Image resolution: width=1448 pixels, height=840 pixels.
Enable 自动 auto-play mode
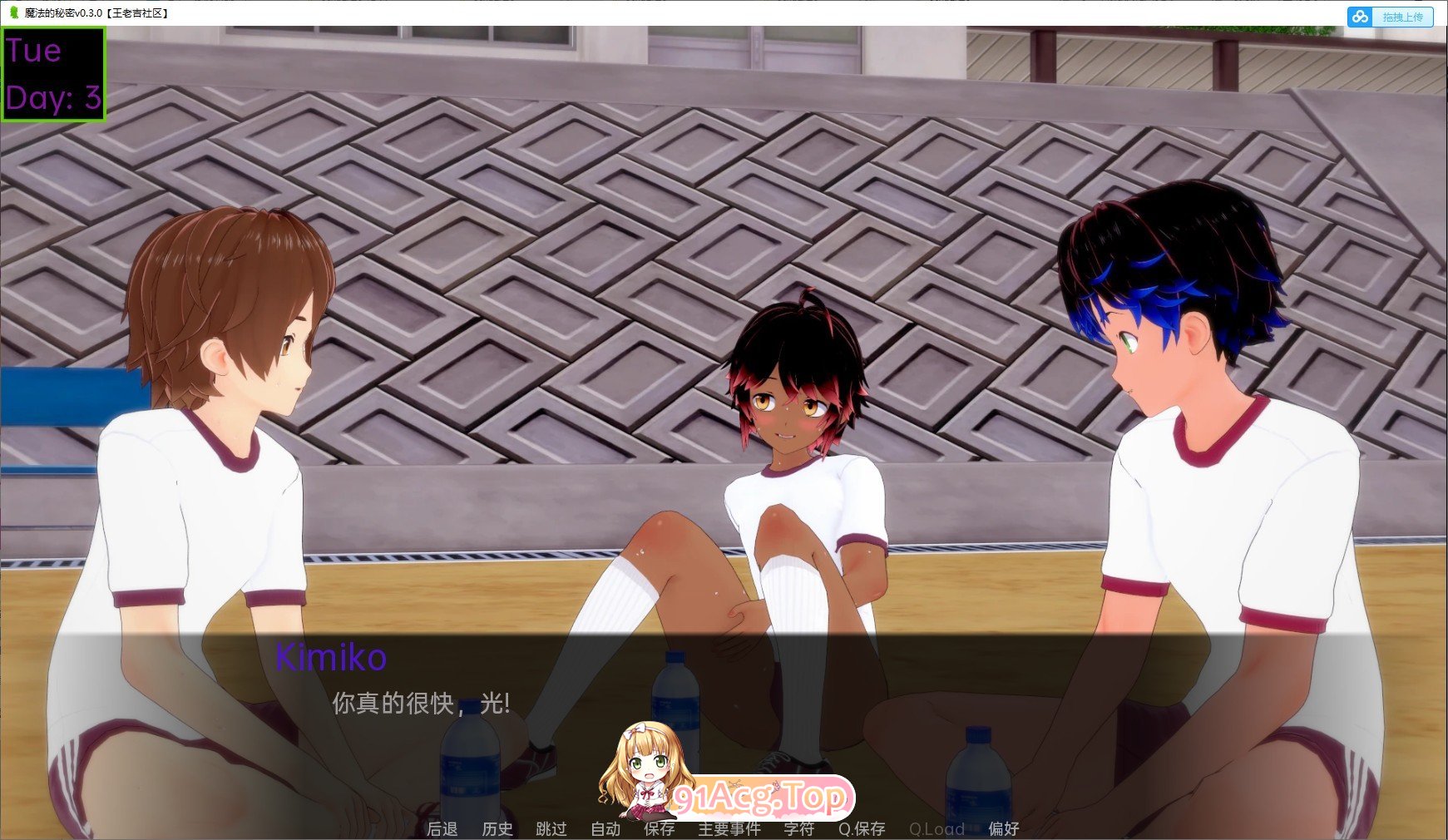pyautogui.click(x=605, y=828)
